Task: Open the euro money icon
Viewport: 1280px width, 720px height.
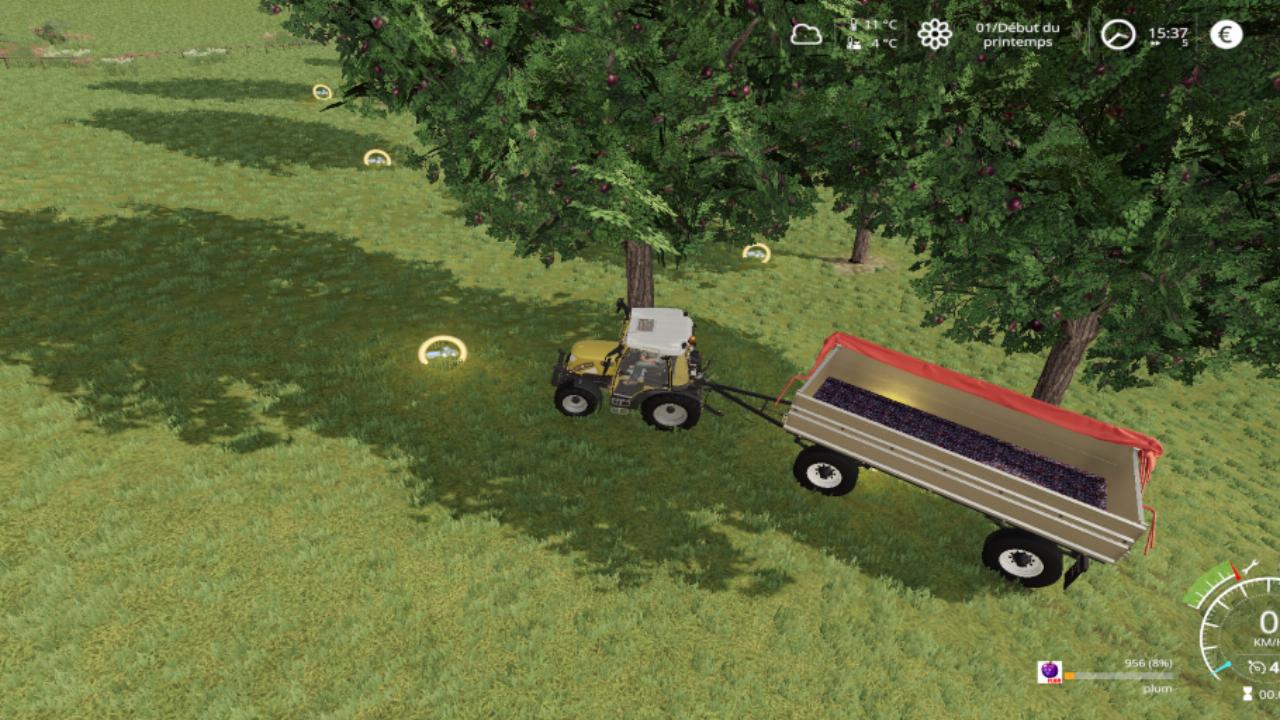Action: [x=1226, y=35]
